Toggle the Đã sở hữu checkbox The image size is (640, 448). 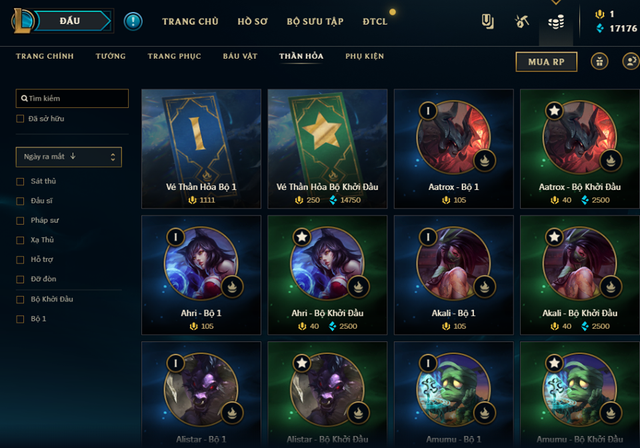pos(21,119)
